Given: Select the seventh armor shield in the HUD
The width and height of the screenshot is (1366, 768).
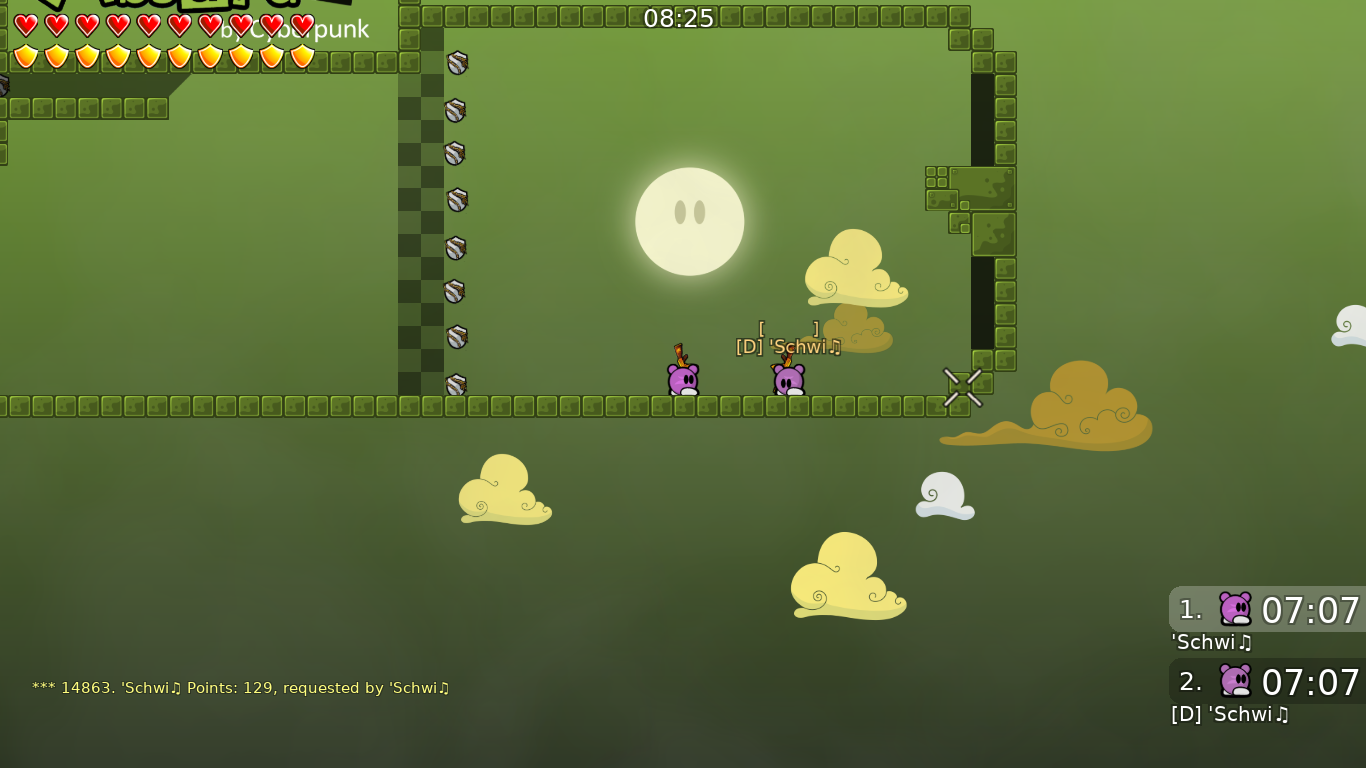Looking at the screenshot, I should [211, 57].
